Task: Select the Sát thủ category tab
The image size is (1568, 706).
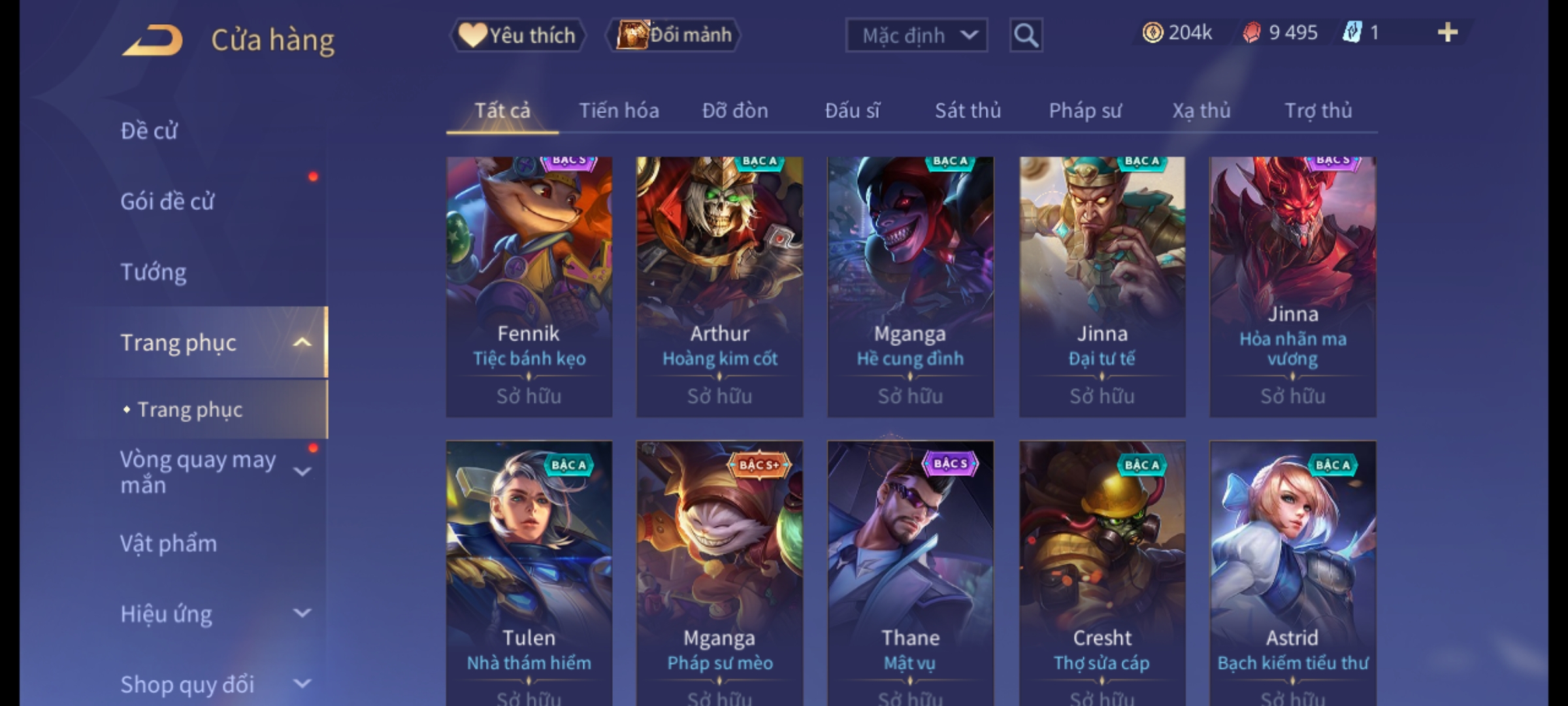Action: click(968, 111)
